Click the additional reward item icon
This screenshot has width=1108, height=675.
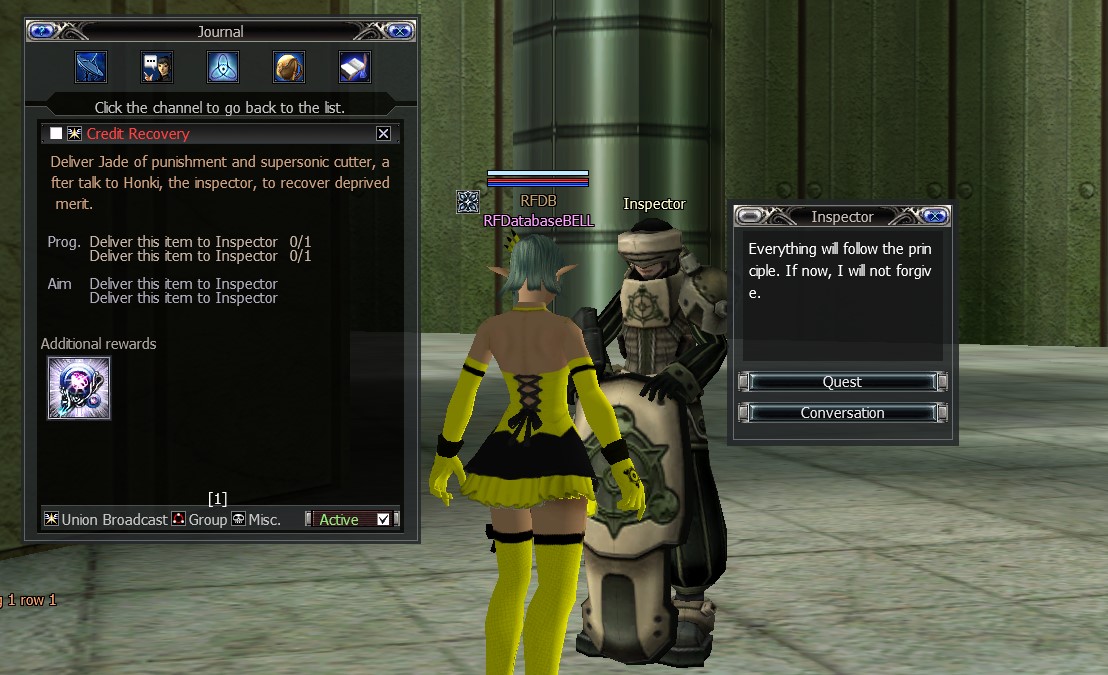(x=79, y=388)
